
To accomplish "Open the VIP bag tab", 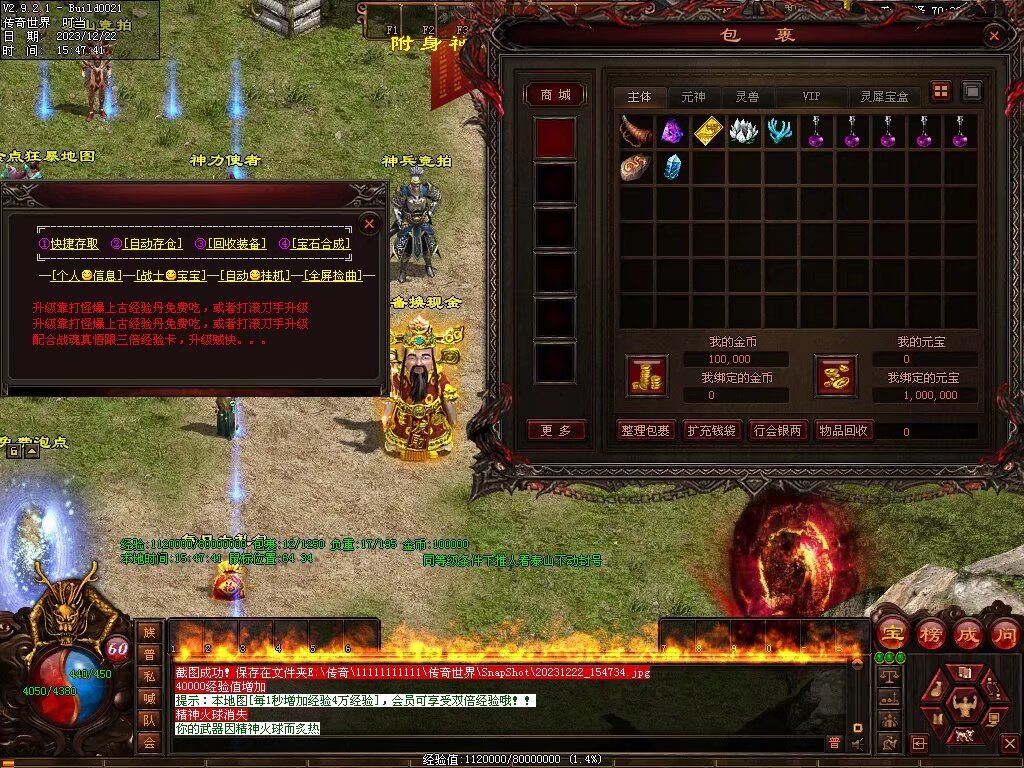I will coord(811,97).
